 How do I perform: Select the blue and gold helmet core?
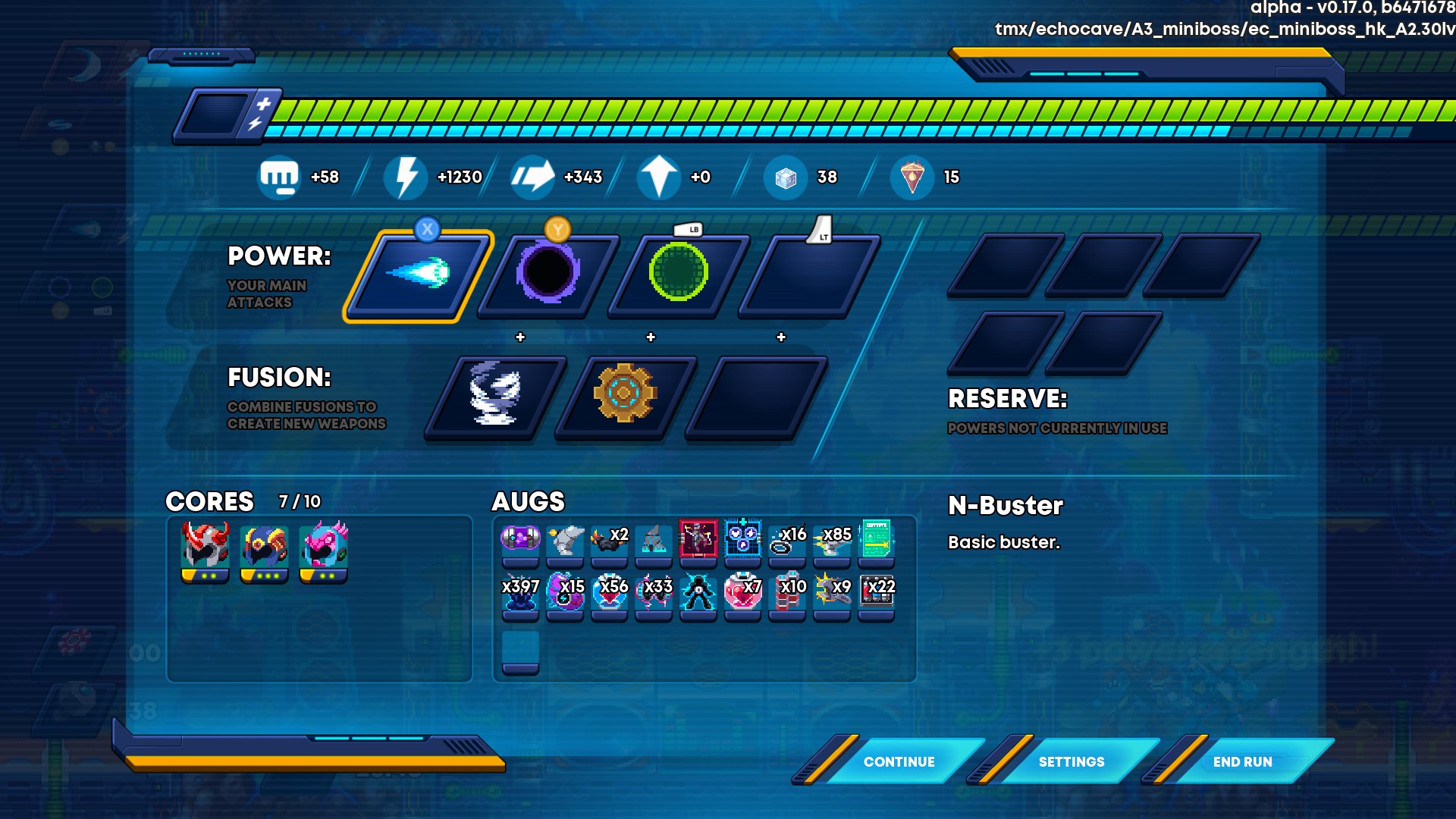pos(264,548)
